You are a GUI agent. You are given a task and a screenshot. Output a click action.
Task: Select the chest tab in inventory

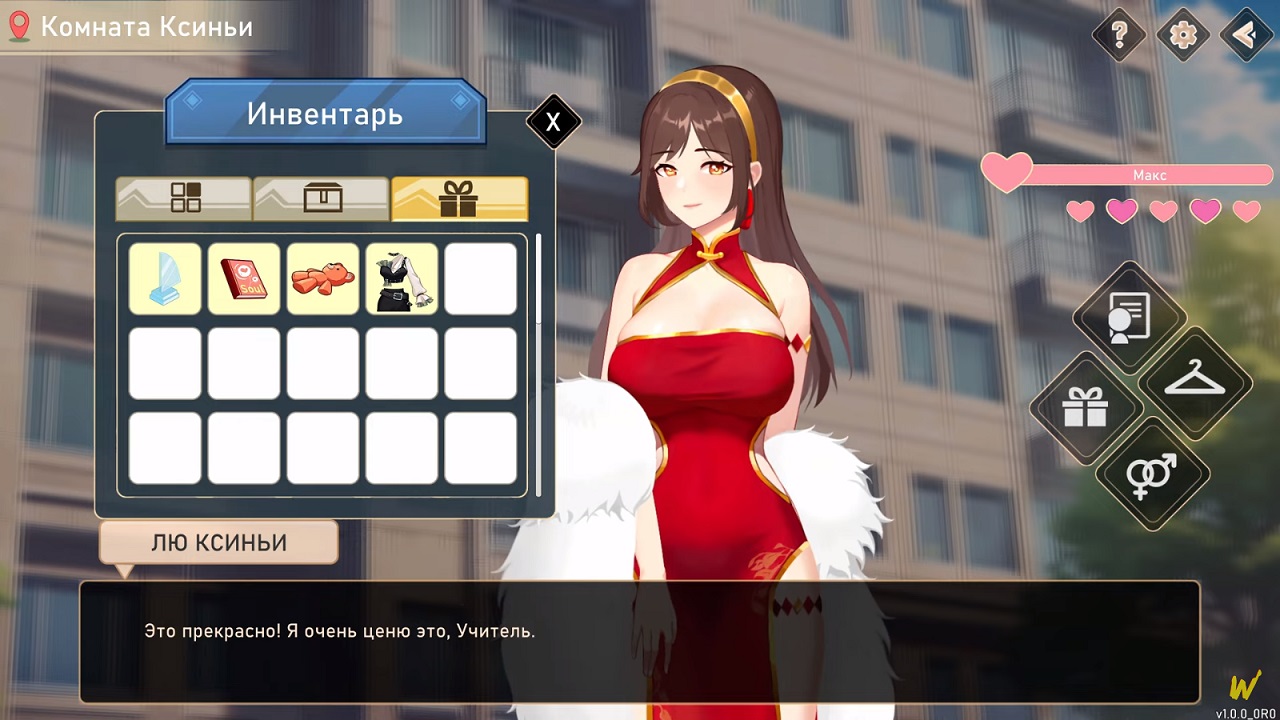point(321,198)
